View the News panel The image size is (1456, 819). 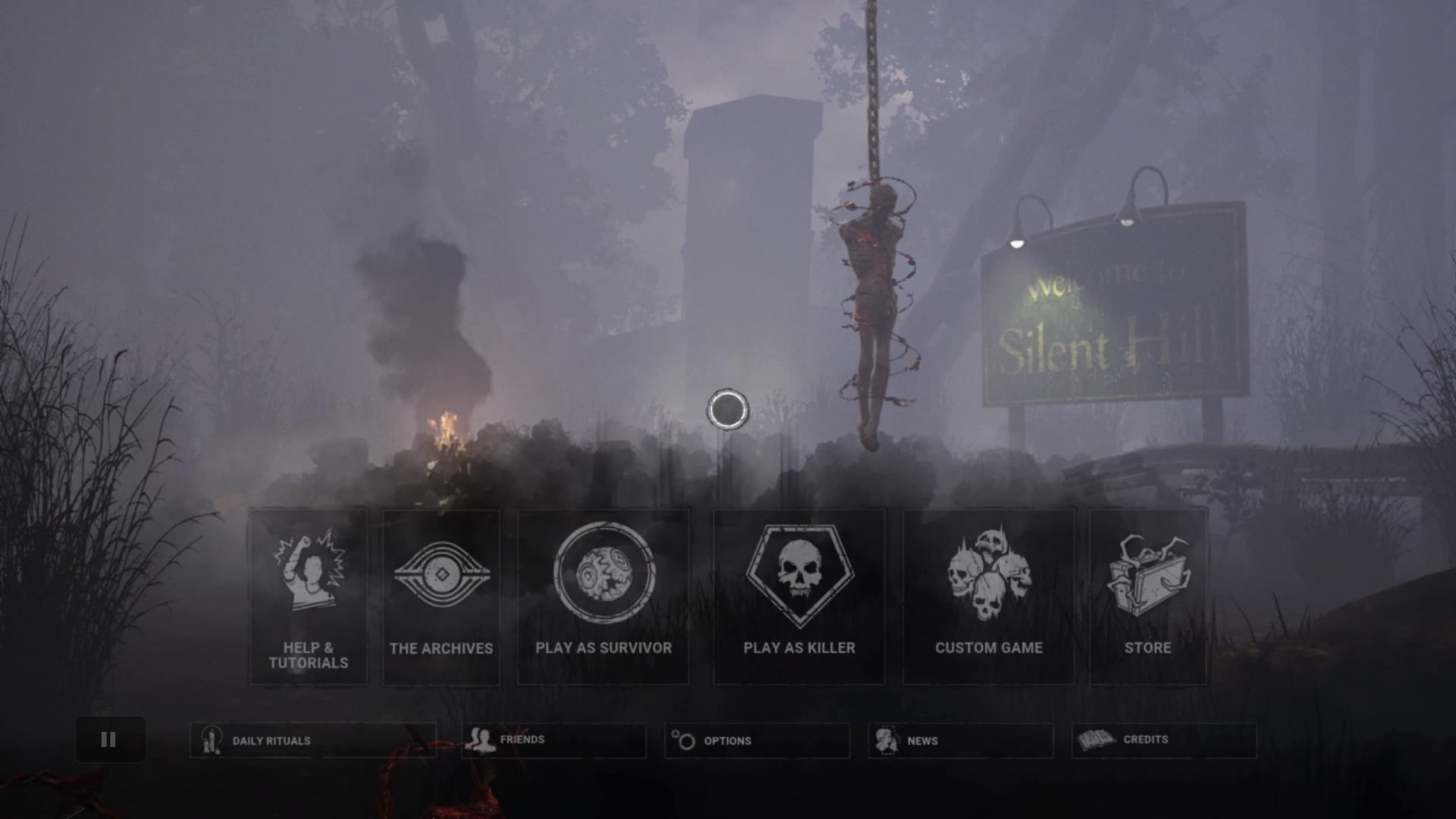(x=960, y=740)
